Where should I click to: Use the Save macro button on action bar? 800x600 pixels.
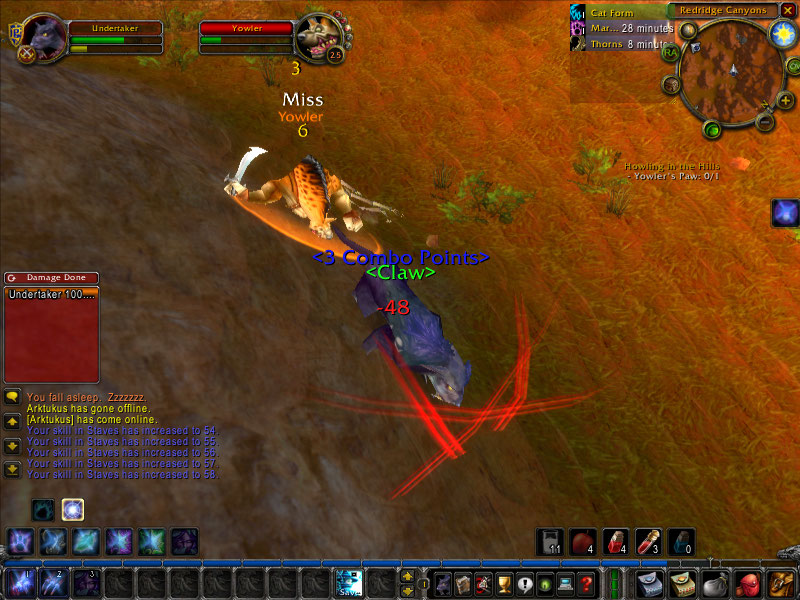point(349,582)
